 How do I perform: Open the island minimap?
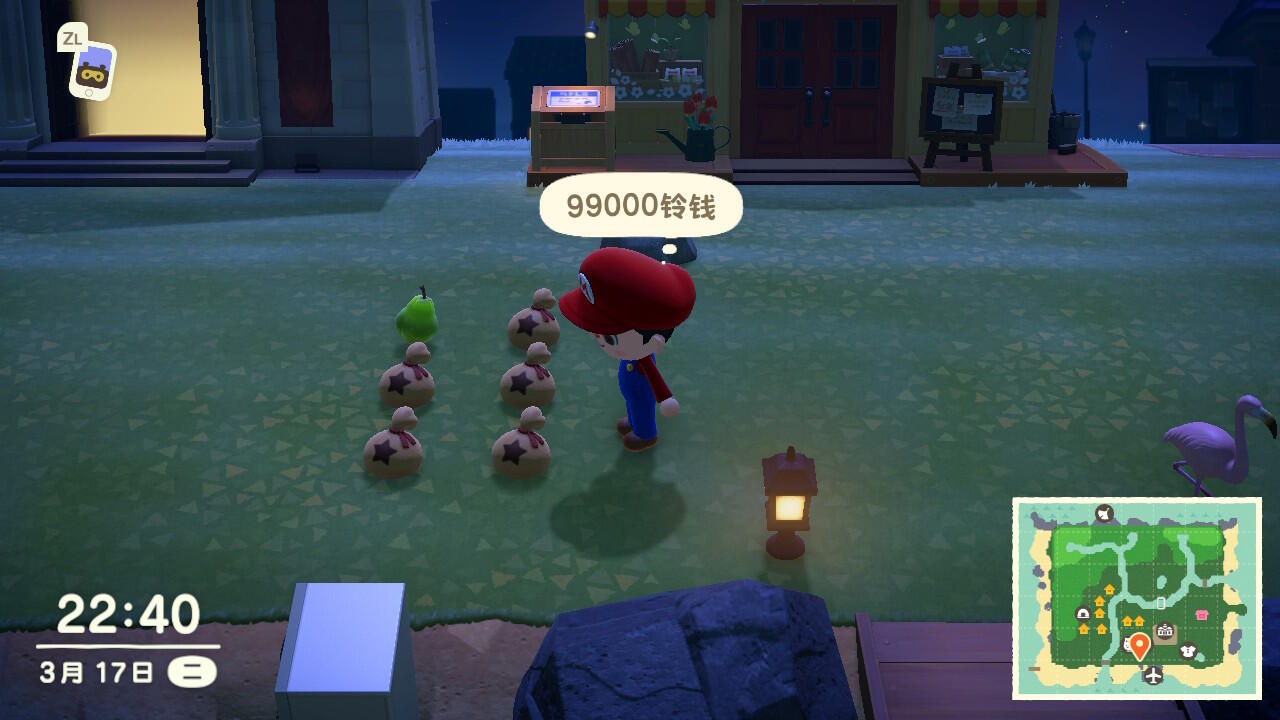(1136, 598)
